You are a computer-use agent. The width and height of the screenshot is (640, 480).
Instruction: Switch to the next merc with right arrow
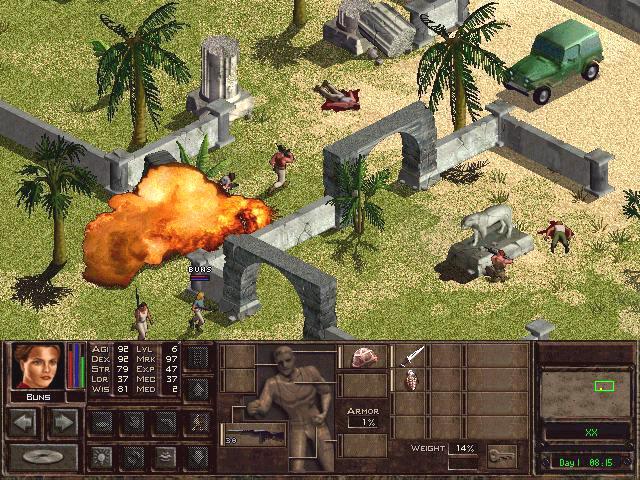[63, 423]
